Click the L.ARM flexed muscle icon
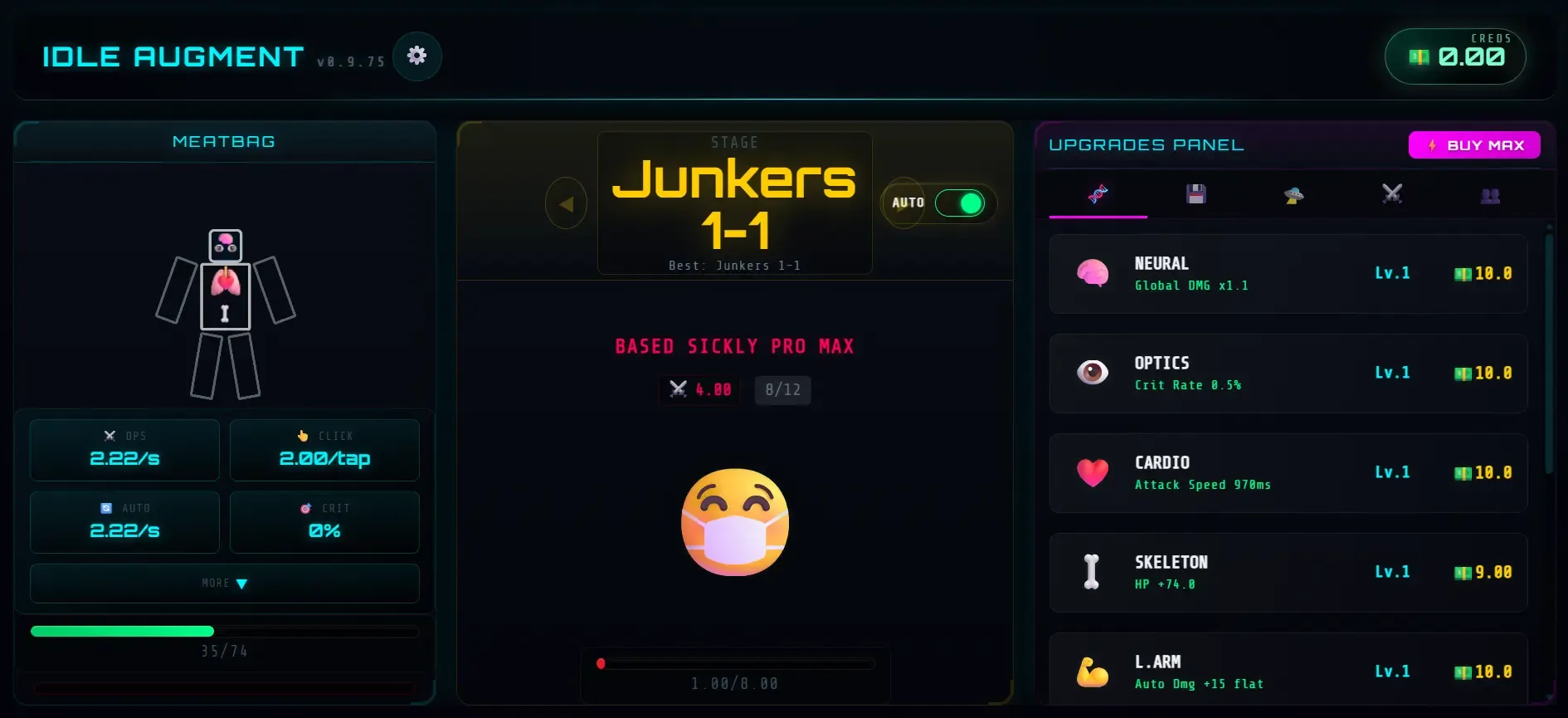Image resolution: width=1568 pixels, height=718 pixels. (1093, 671)
